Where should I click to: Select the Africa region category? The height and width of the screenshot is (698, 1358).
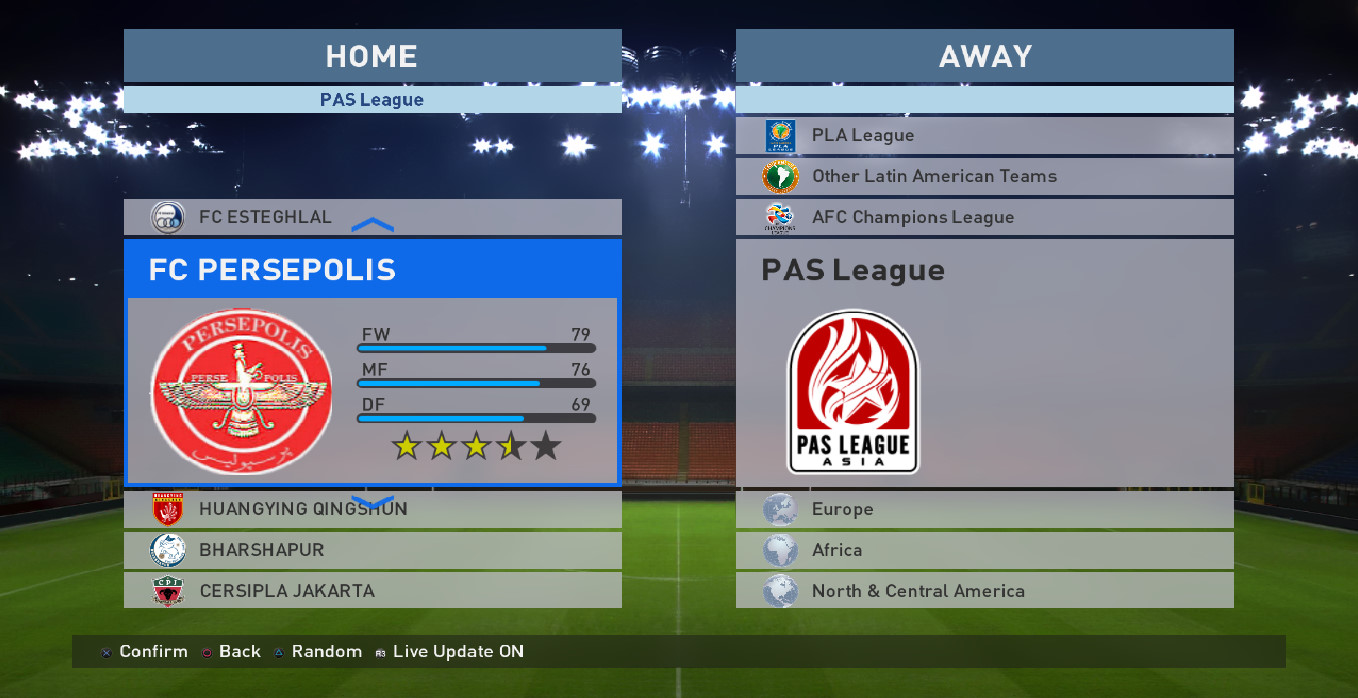tap(984, 550)
